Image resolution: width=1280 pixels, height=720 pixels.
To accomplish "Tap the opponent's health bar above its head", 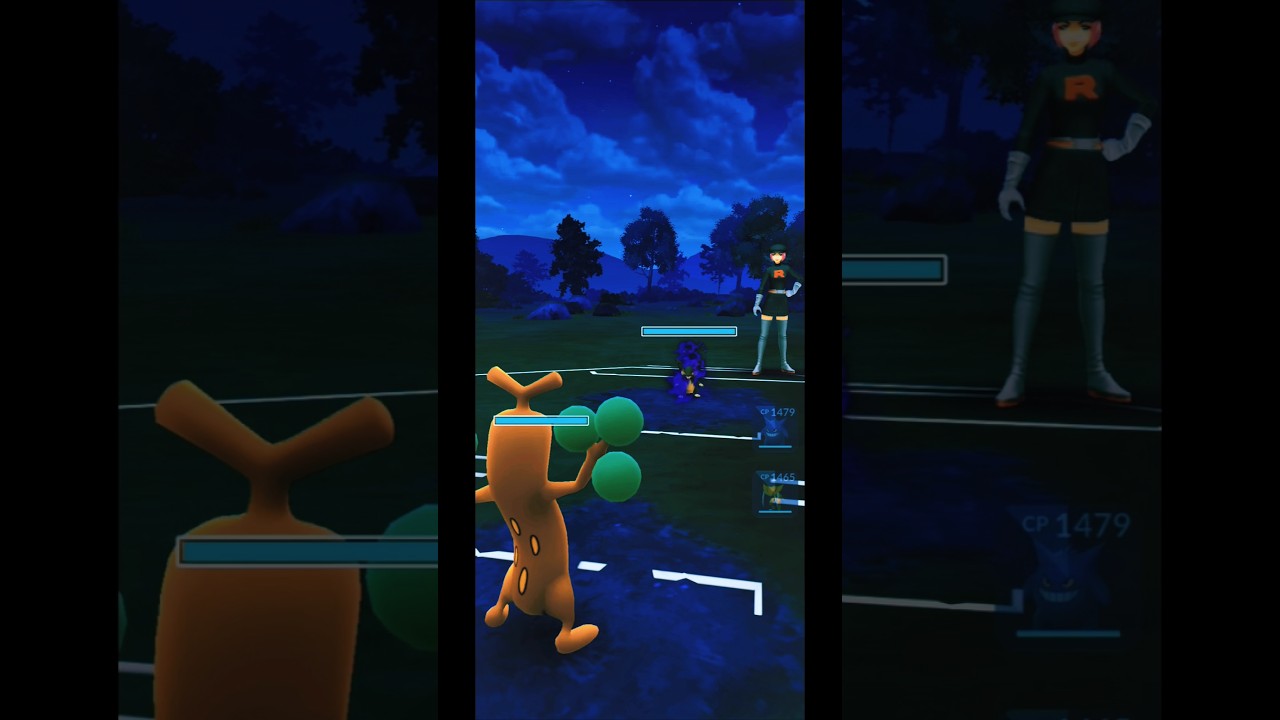I will [688, 331].
